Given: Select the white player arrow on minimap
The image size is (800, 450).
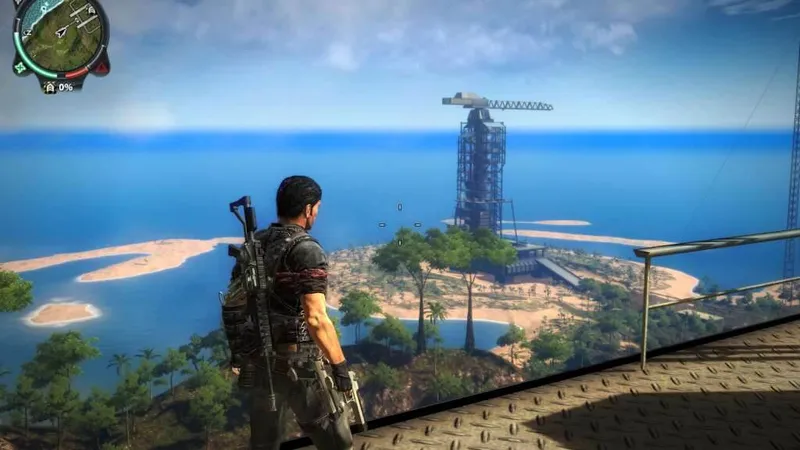Looking at the screenshot, I should pyautogui.click(x=61, y=32).
